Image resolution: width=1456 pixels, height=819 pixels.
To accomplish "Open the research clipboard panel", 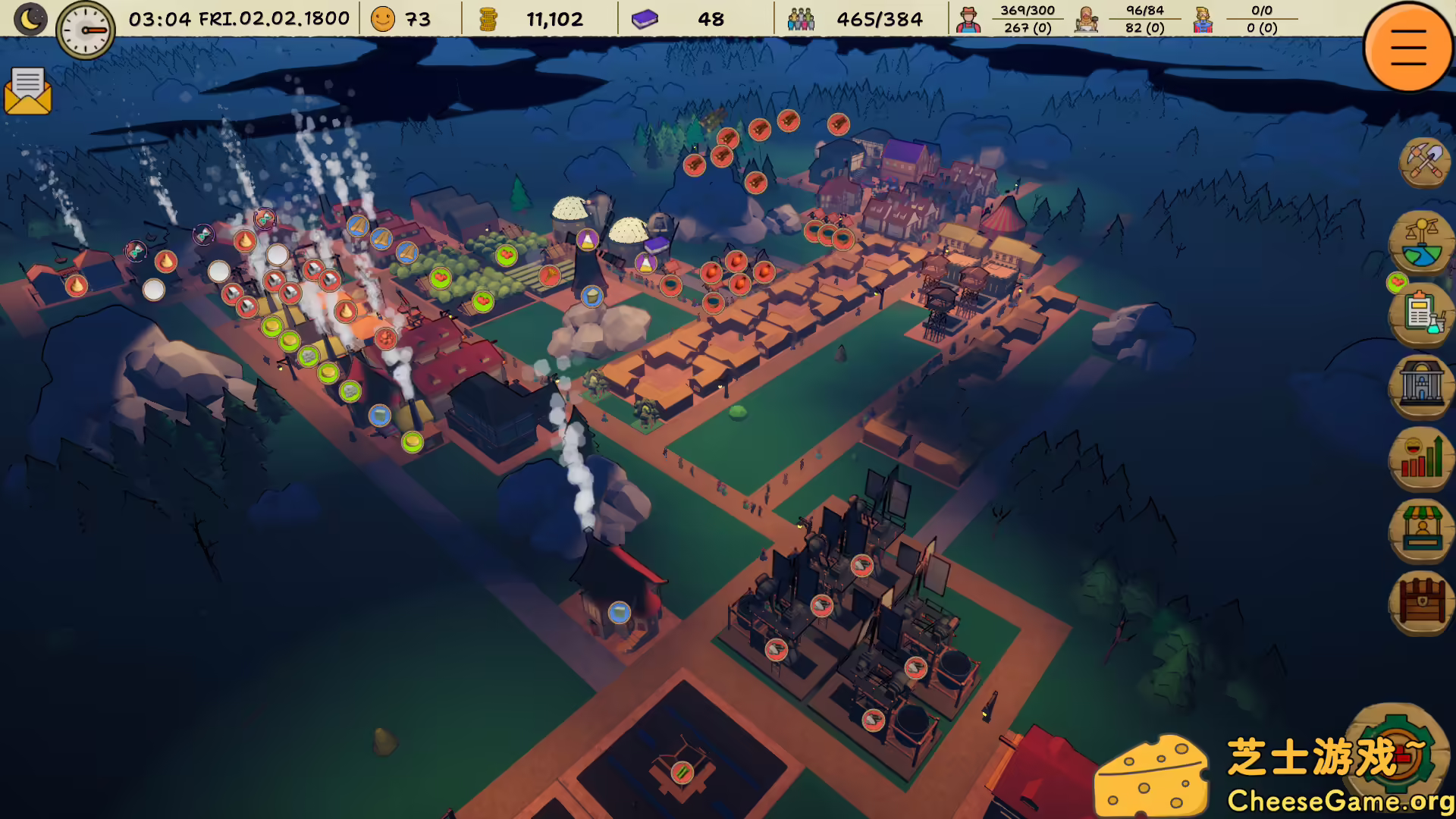I will pyautogui.click(x=1421, y=313).
